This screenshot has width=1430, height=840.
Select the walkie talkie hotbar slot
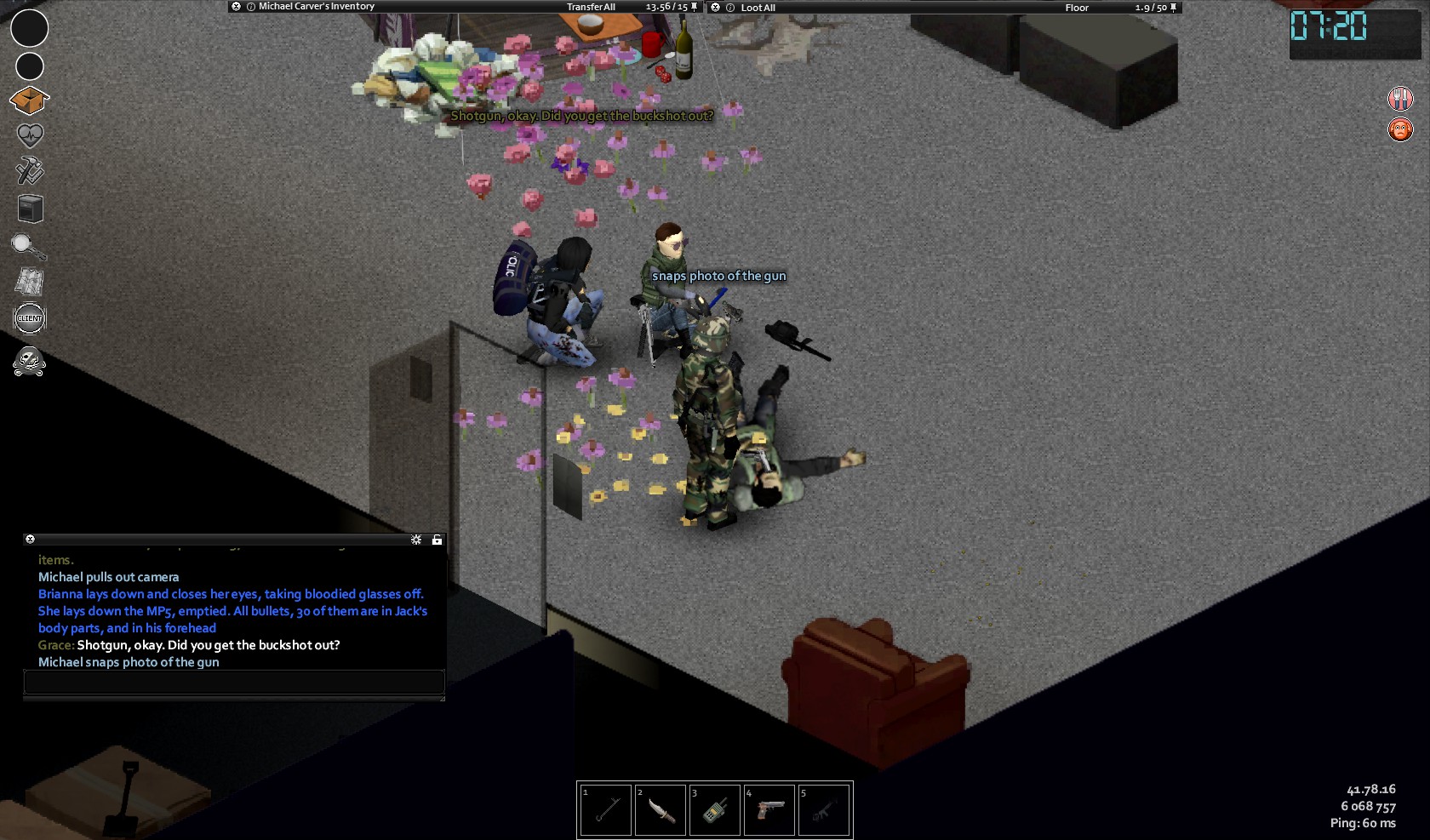[714, 809]
